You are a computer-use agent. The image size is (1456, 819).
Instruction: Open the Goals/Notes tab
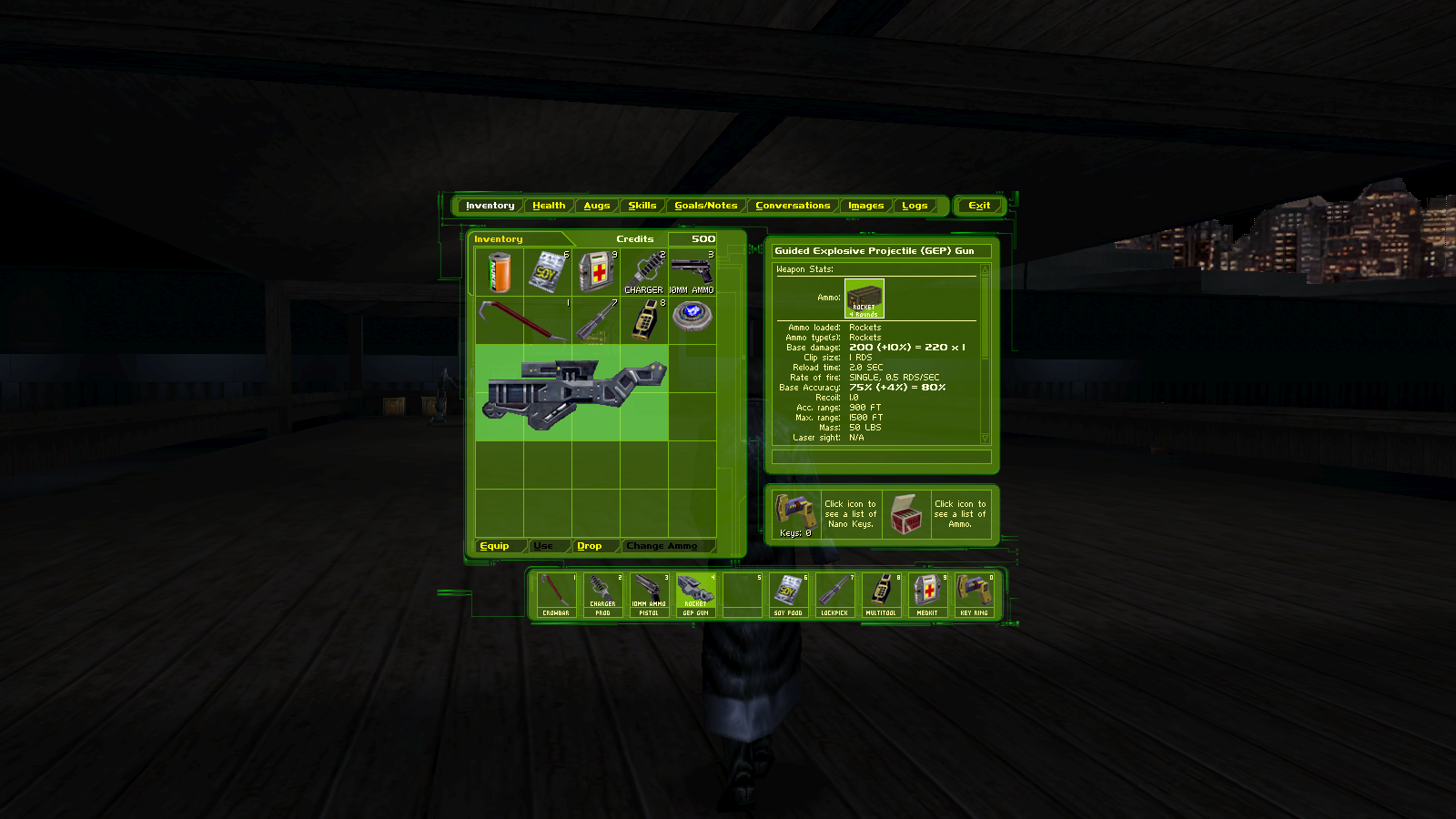[706, 206]
